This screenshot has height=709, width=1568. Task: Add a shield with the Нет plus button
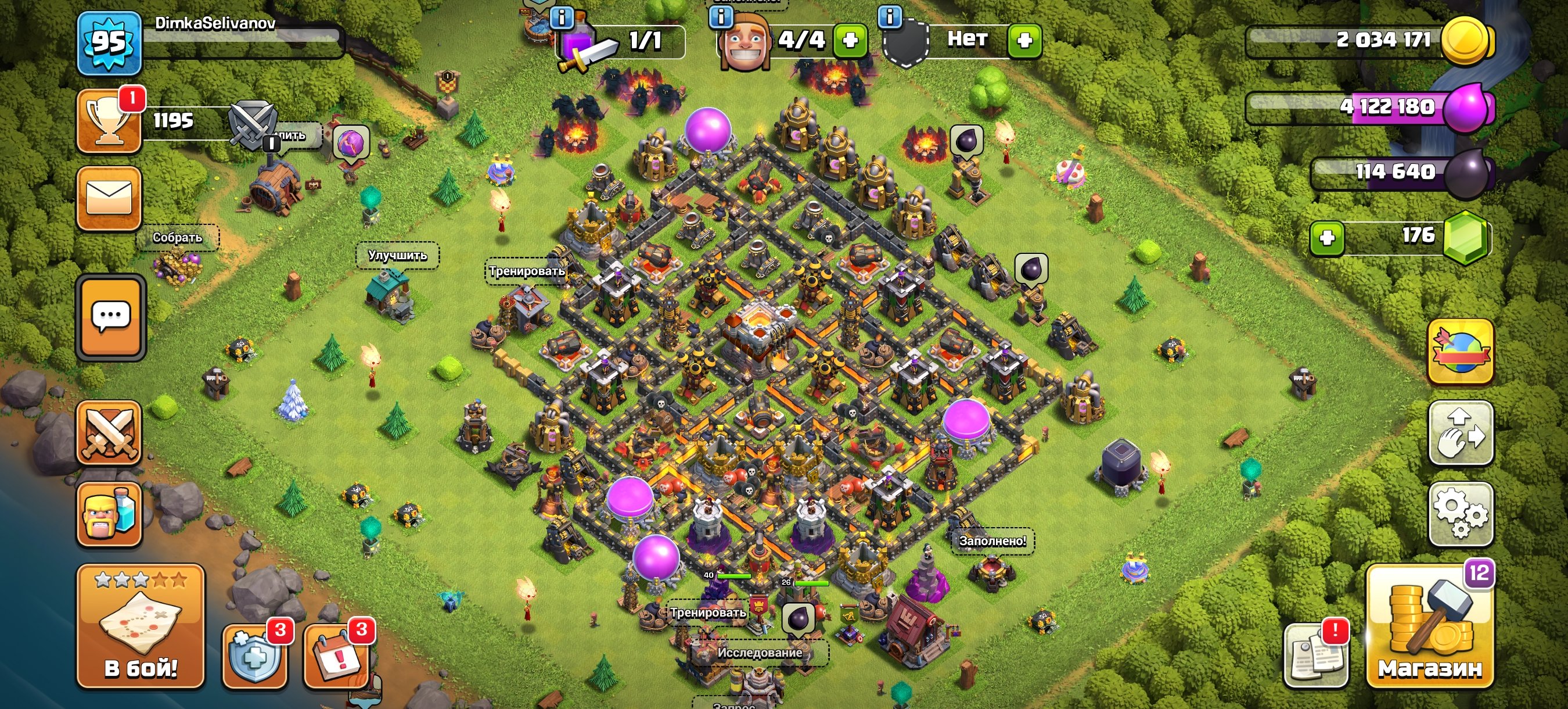(x=1024, y=40)
